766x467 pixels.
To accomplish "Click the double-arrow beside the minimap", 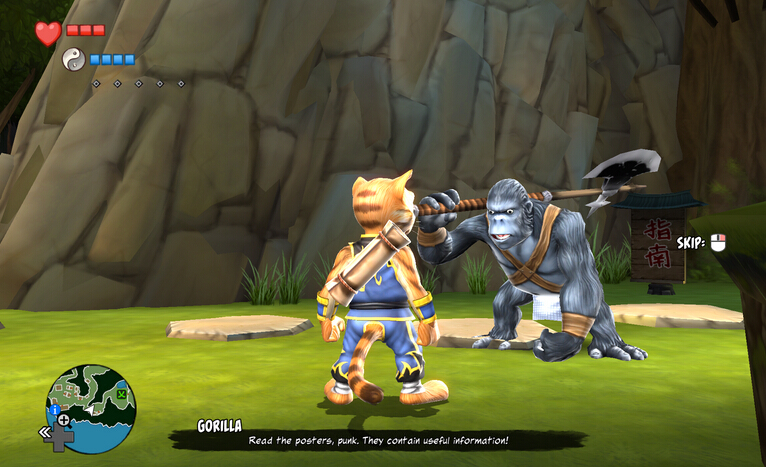I will [46, 432].
